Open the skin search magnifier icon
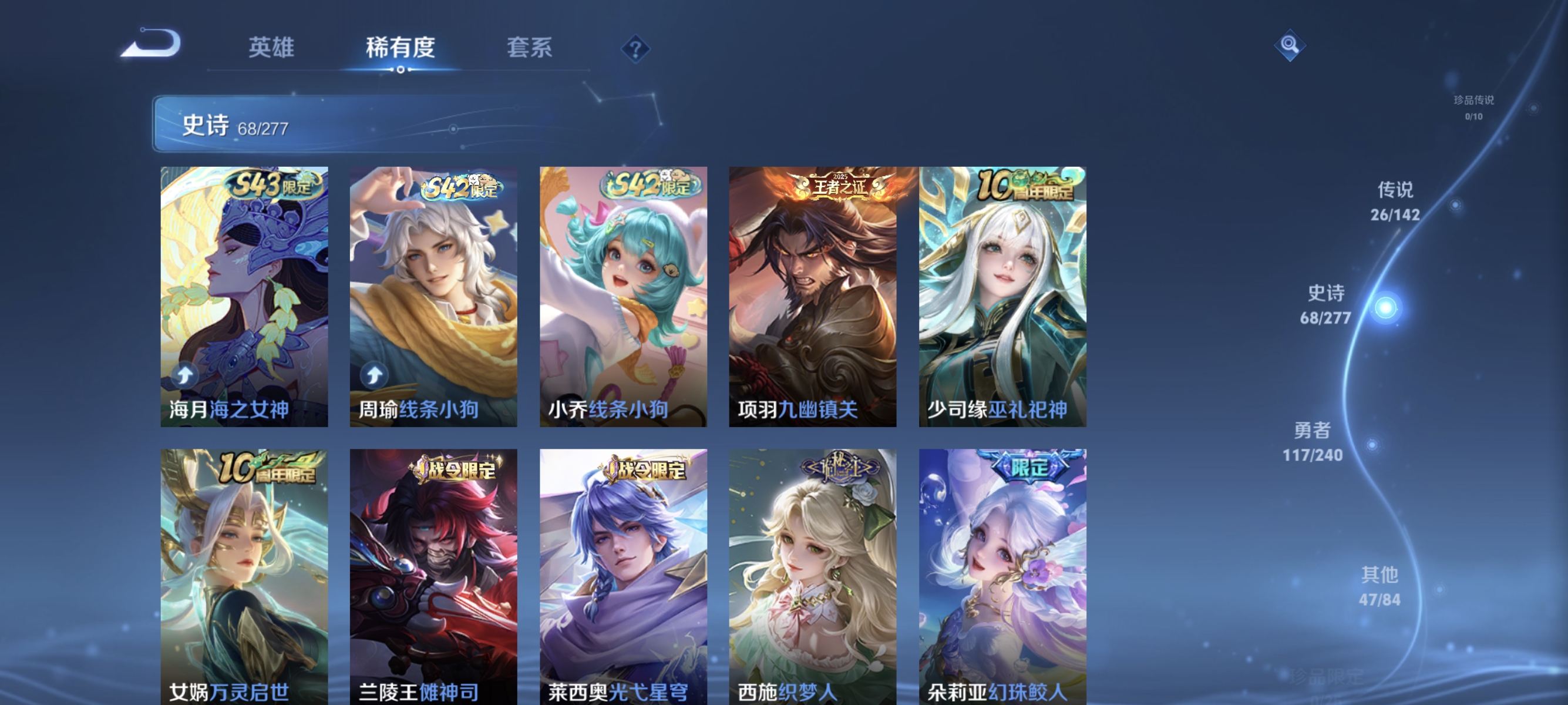Viewport: 1568px width, 705px height. pos(1290,45)
